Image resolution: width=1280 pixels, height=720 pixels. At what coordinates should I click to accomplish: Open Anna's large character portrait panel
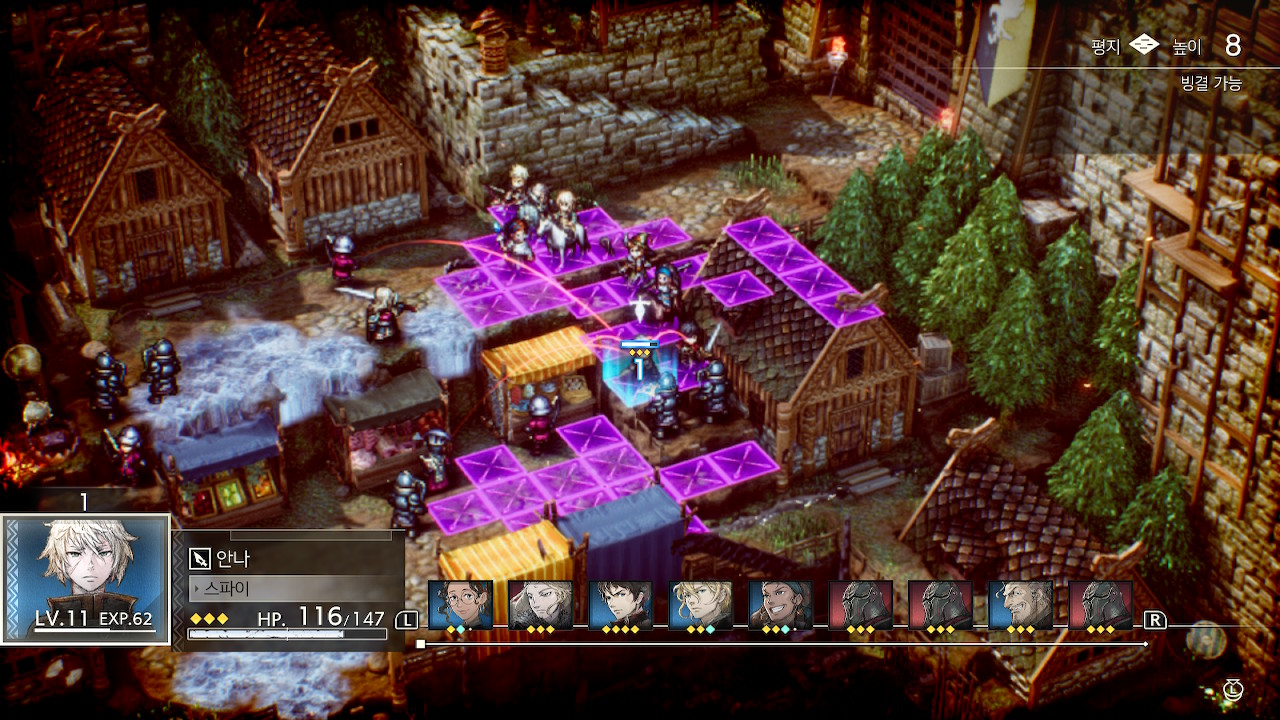click(x=85, y=578)
